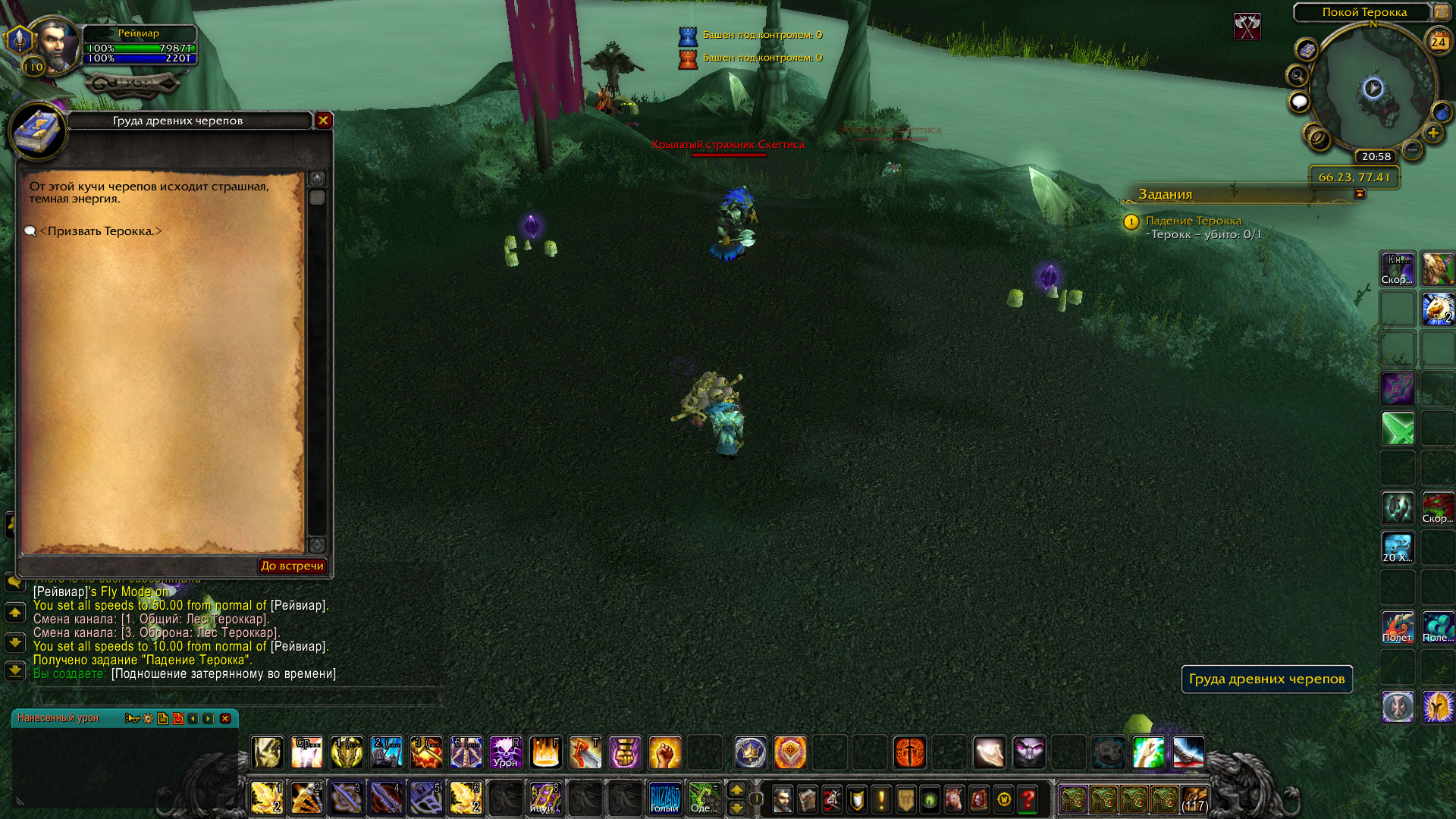Zoom in the minimap with the plus button
This screenshot has height=819, width=1456.
point(1432,133)
